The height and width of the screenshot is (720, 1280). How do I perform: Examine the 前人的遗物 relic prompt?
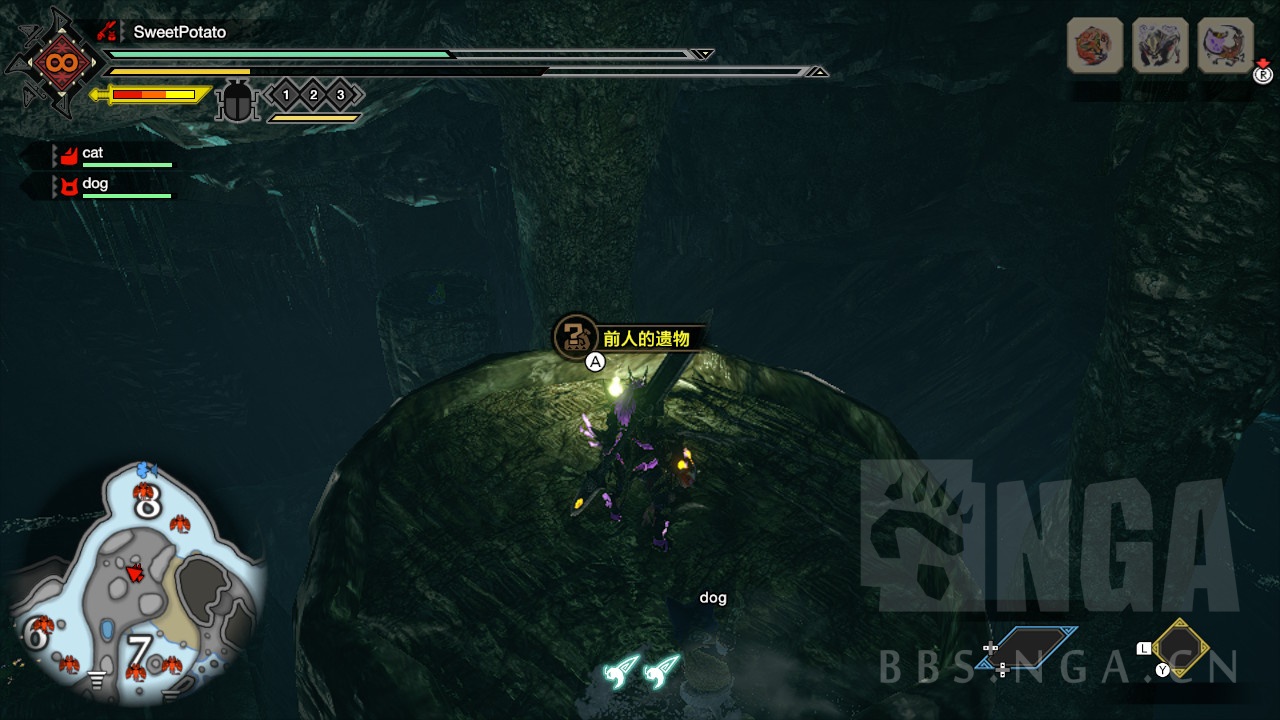pos(645,338)
